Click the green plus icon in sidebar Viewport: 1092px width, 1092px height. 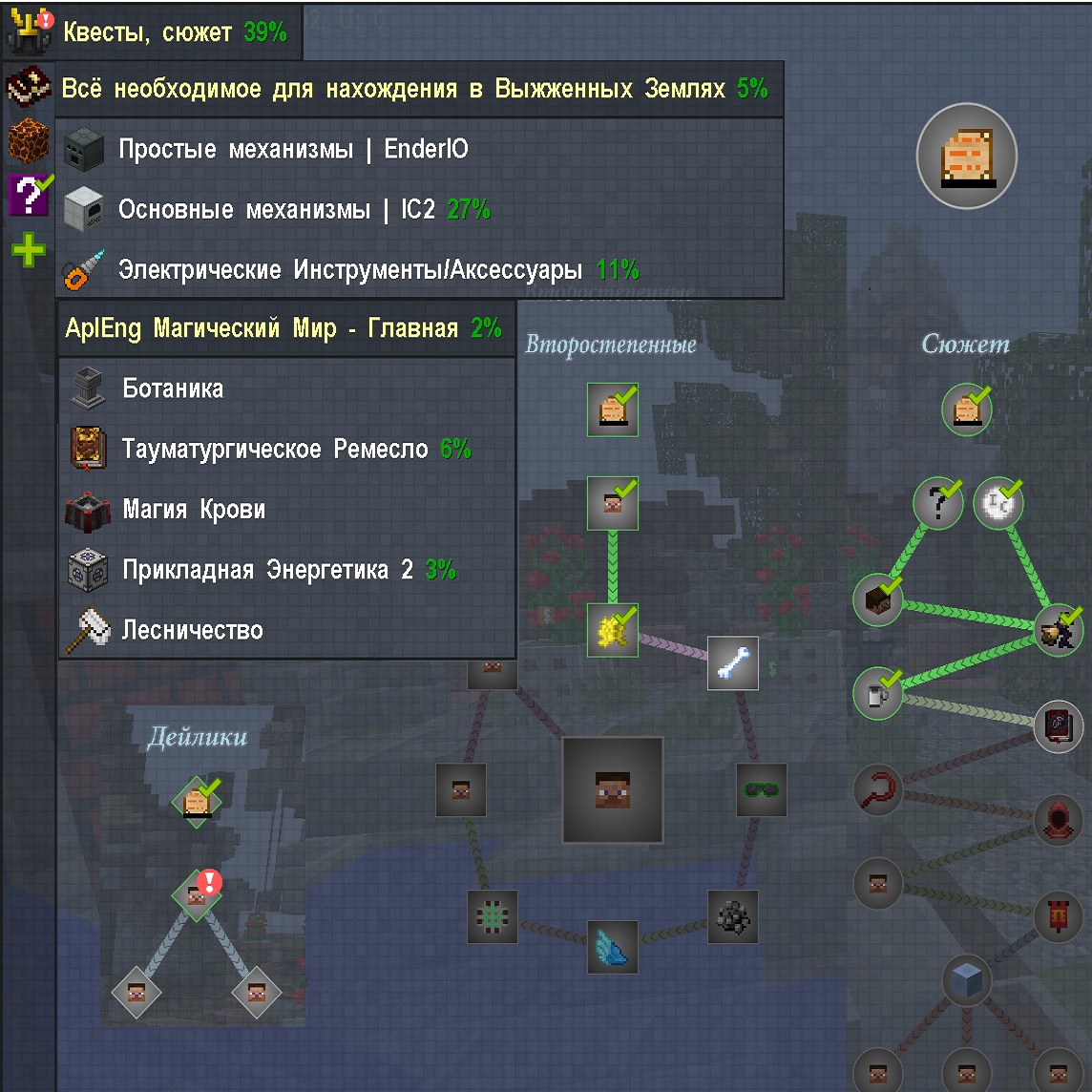[29, 251]
